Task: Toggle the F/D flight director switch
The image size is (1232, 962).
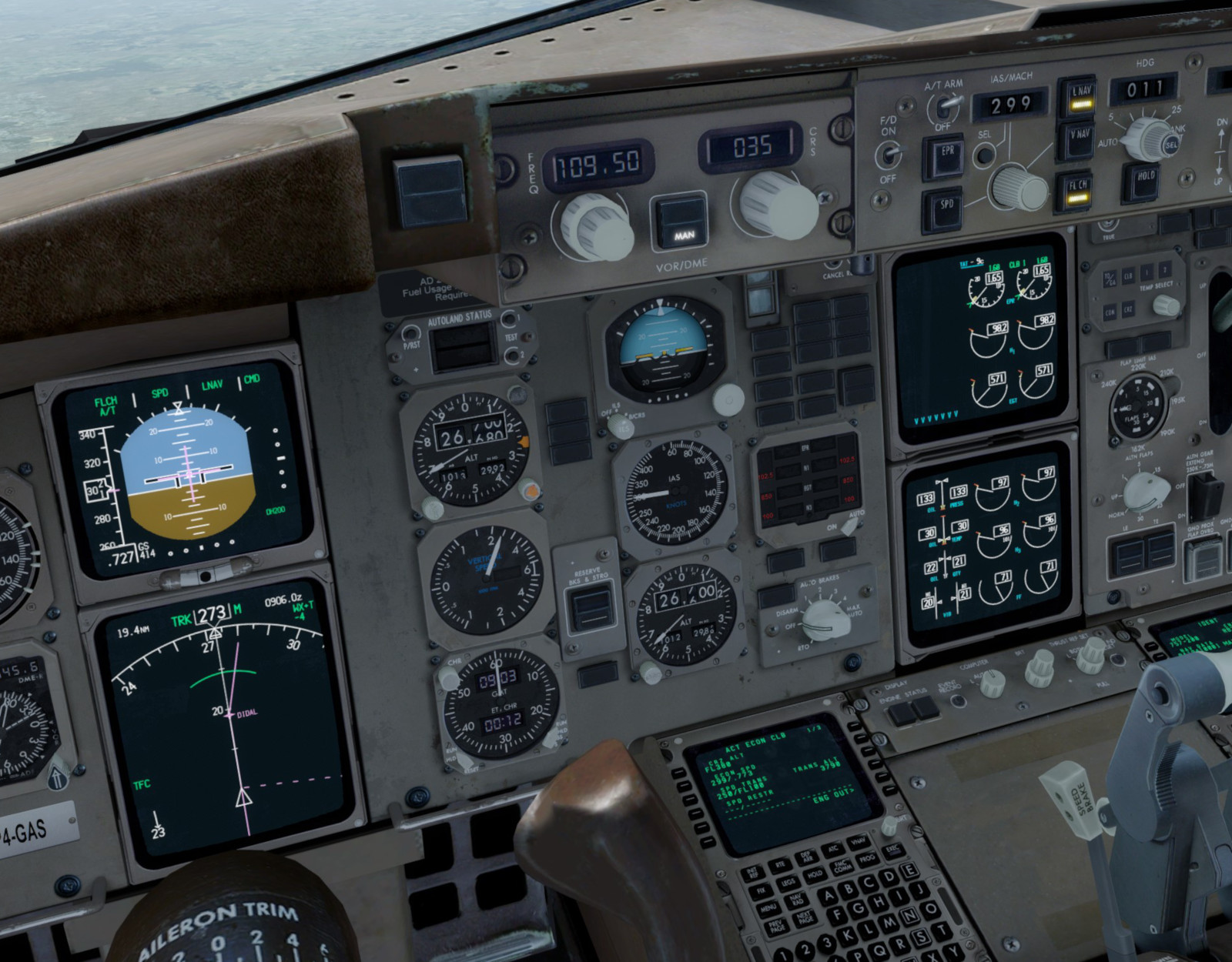Action: (x=888, y=154)
